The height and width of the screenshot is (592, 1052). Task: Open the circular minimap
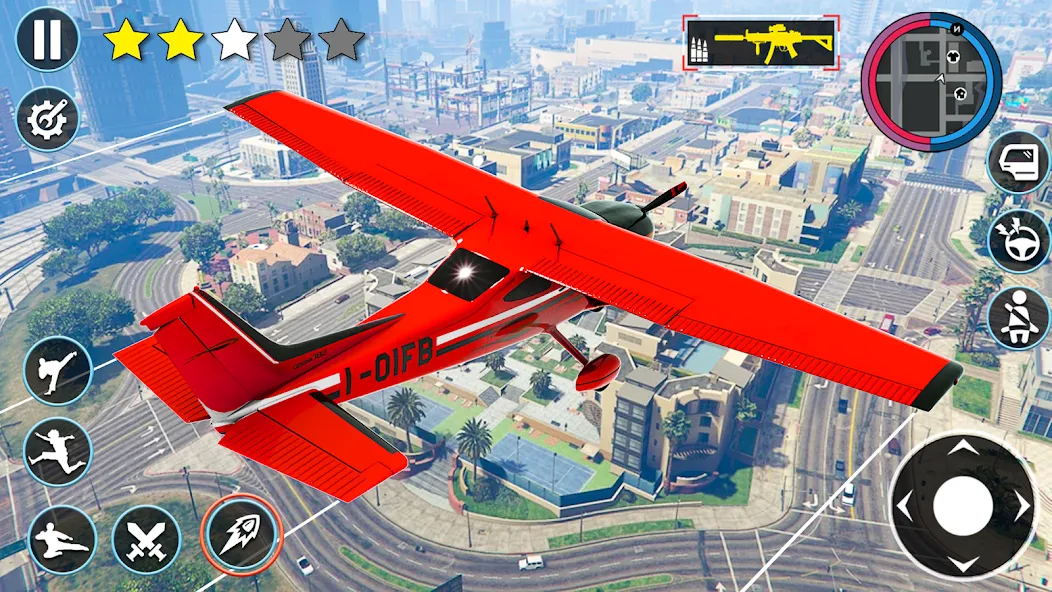tap(930, 82)
